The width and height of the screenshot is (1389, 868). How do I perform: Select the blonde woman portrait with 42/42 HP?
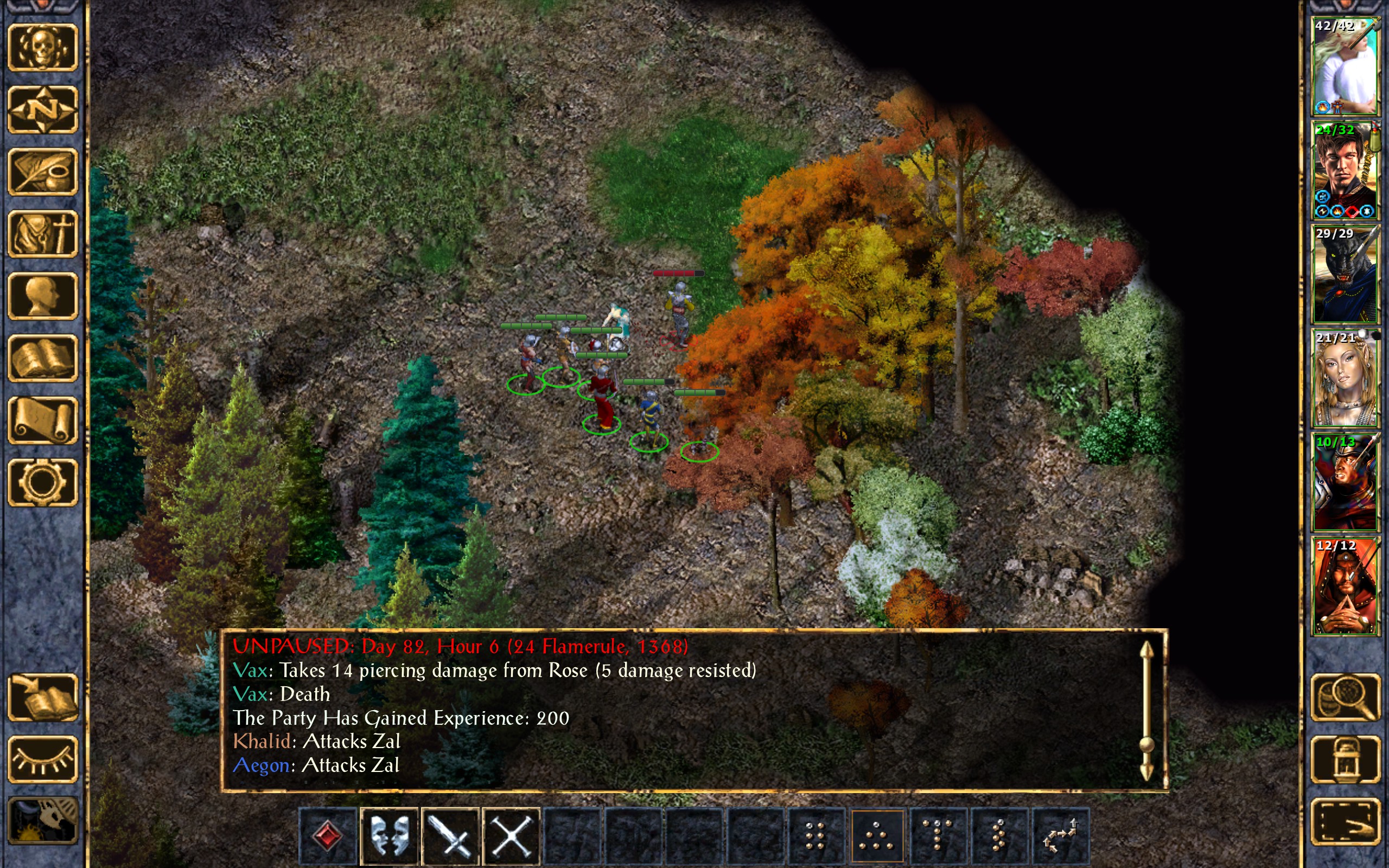point(1345,66)
